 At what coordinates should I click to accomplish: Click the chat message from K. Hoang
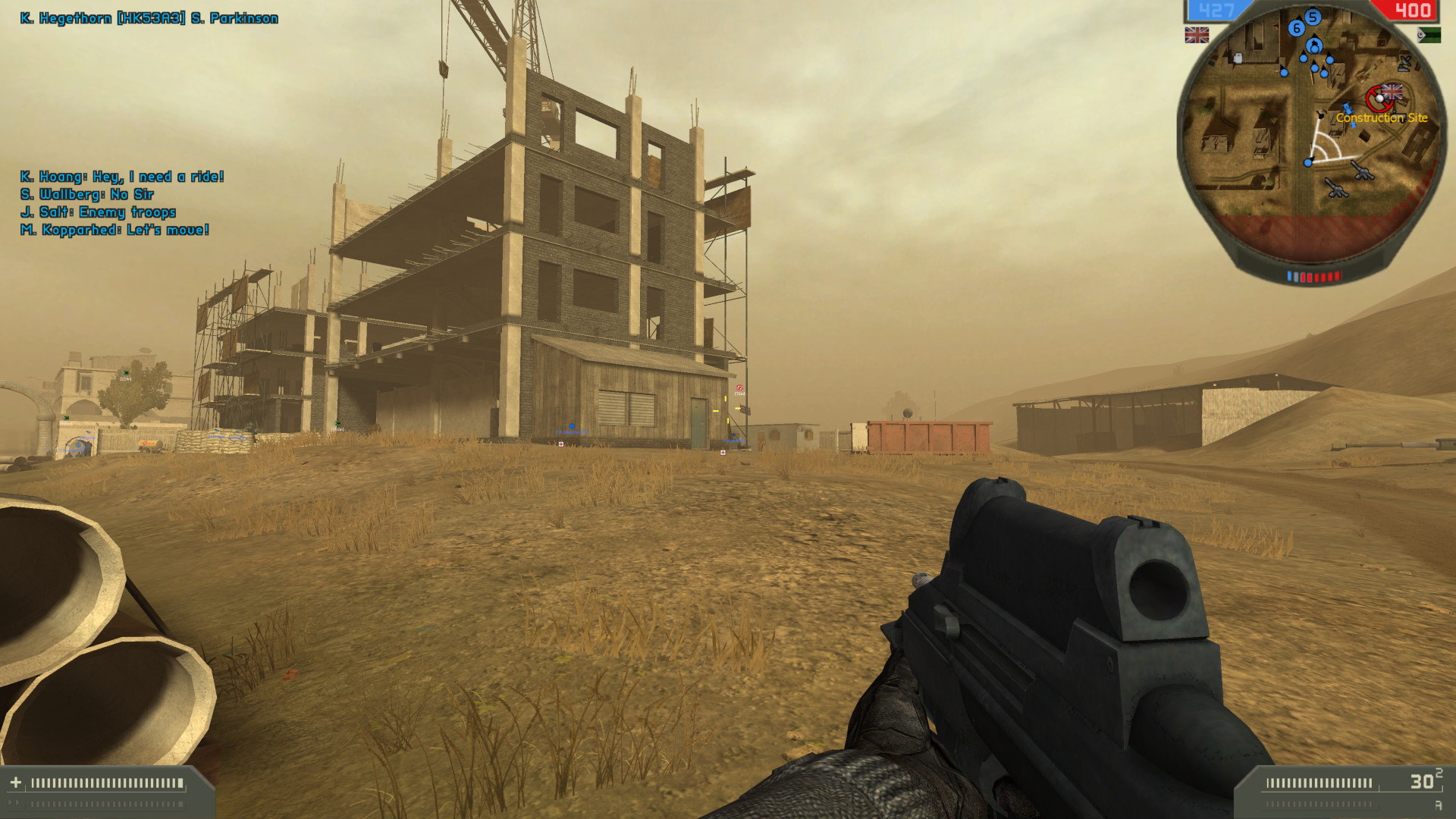[121, 177]
